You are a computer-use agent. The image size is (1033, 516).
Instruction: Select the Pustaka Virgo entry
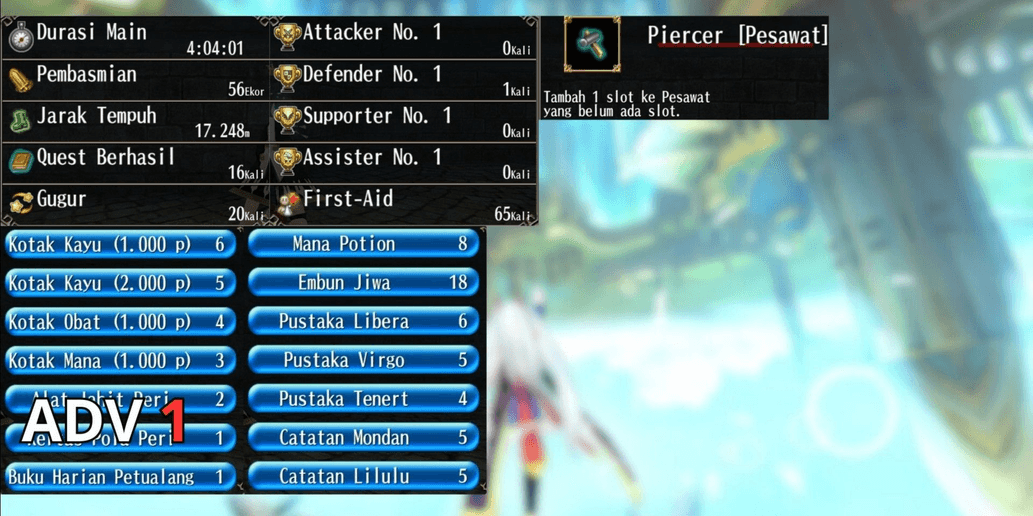[364, 360]
